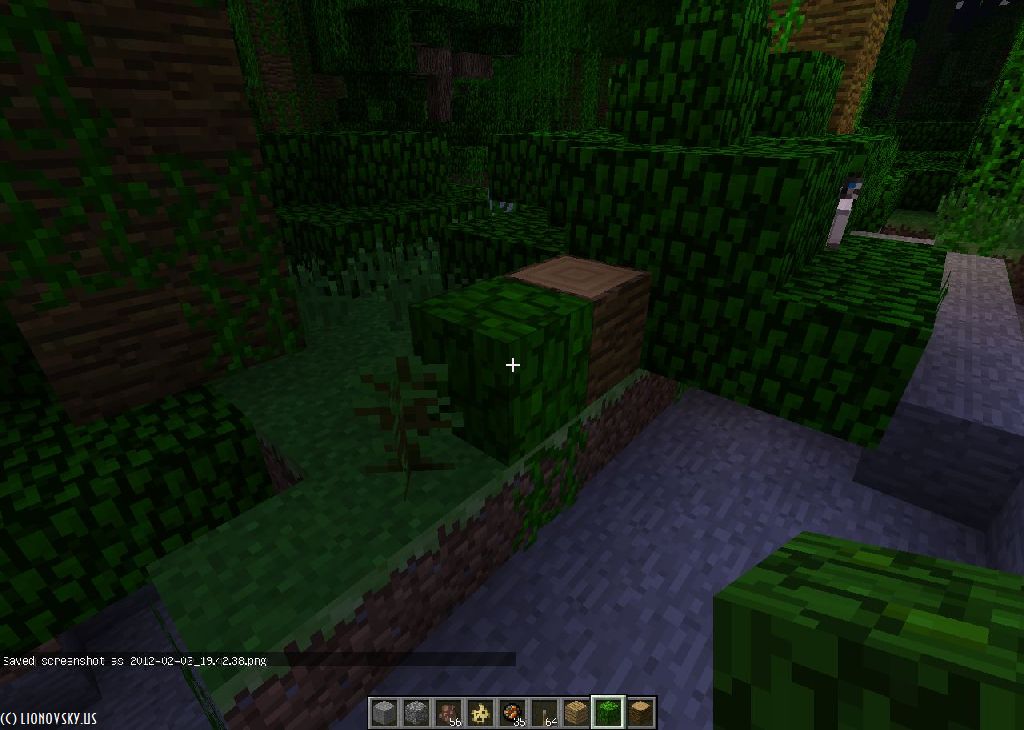Select the wooden planks hotbar slot

click(576, 713)
